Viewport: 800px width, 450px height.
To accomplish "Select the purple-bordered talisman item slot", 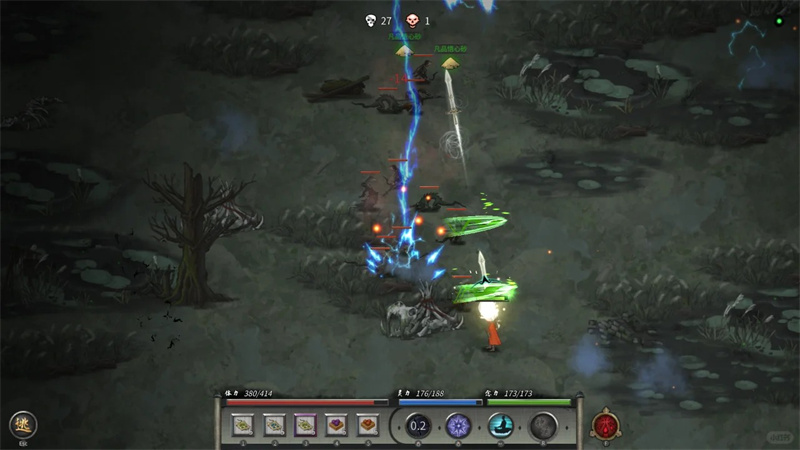I will 304,425.
